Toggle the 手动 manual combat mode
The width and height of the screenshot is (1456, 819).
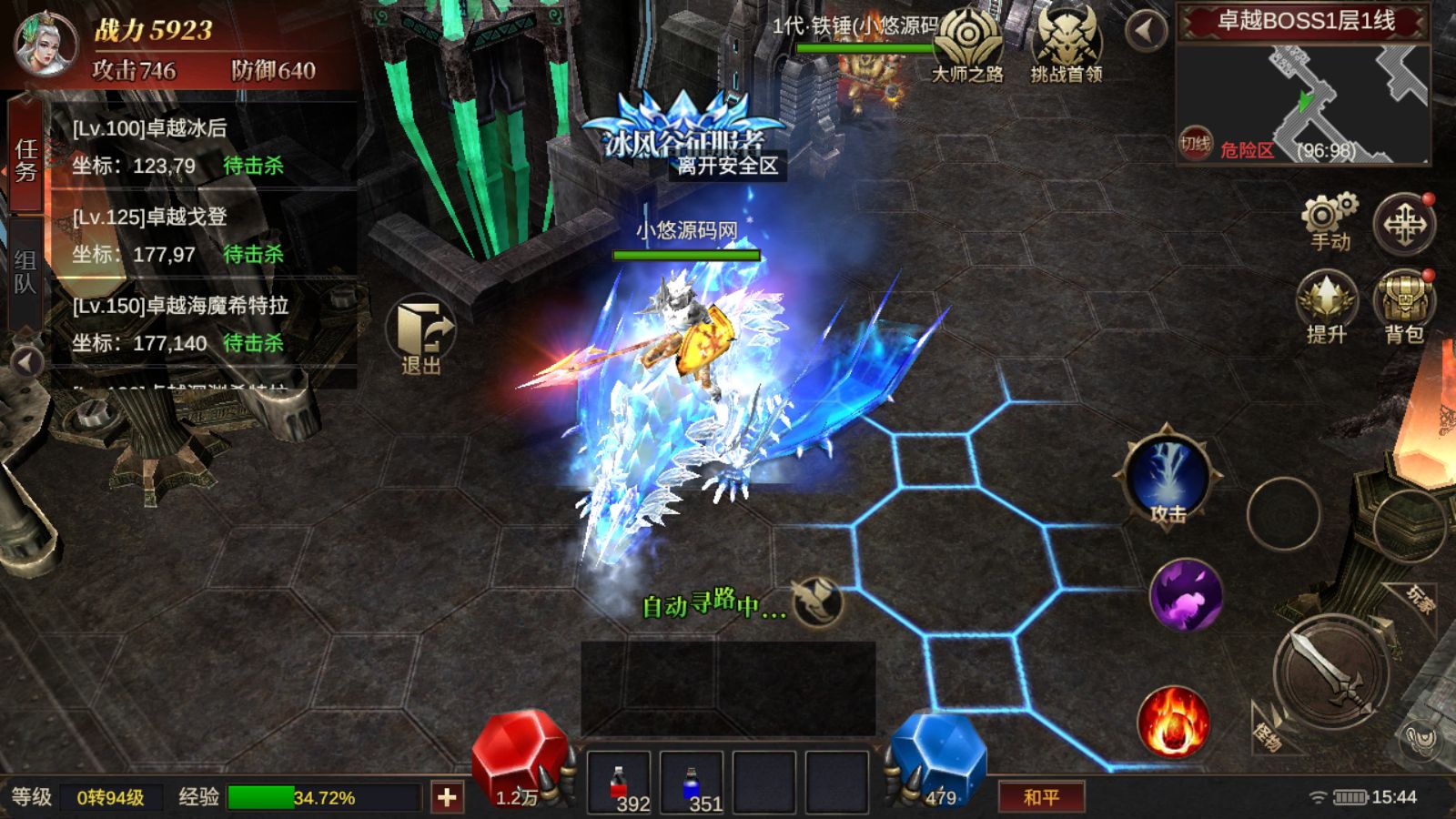click(1330, 223)
